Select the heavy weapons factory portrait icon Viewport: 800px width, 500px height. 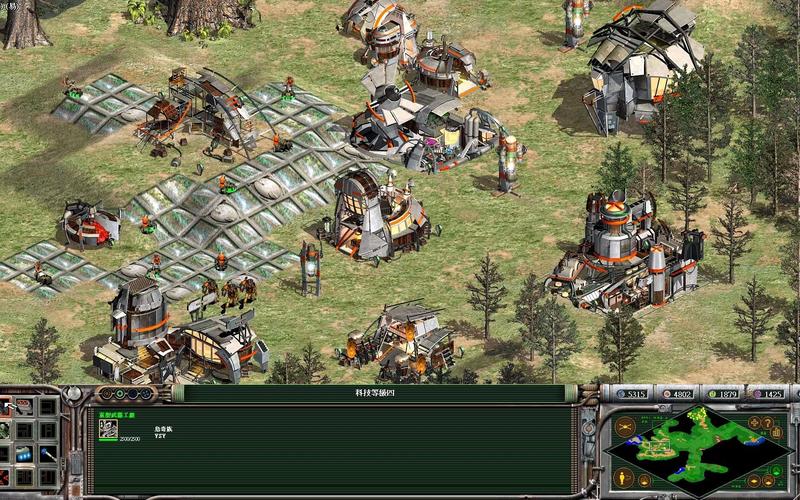tap(106, 428)
